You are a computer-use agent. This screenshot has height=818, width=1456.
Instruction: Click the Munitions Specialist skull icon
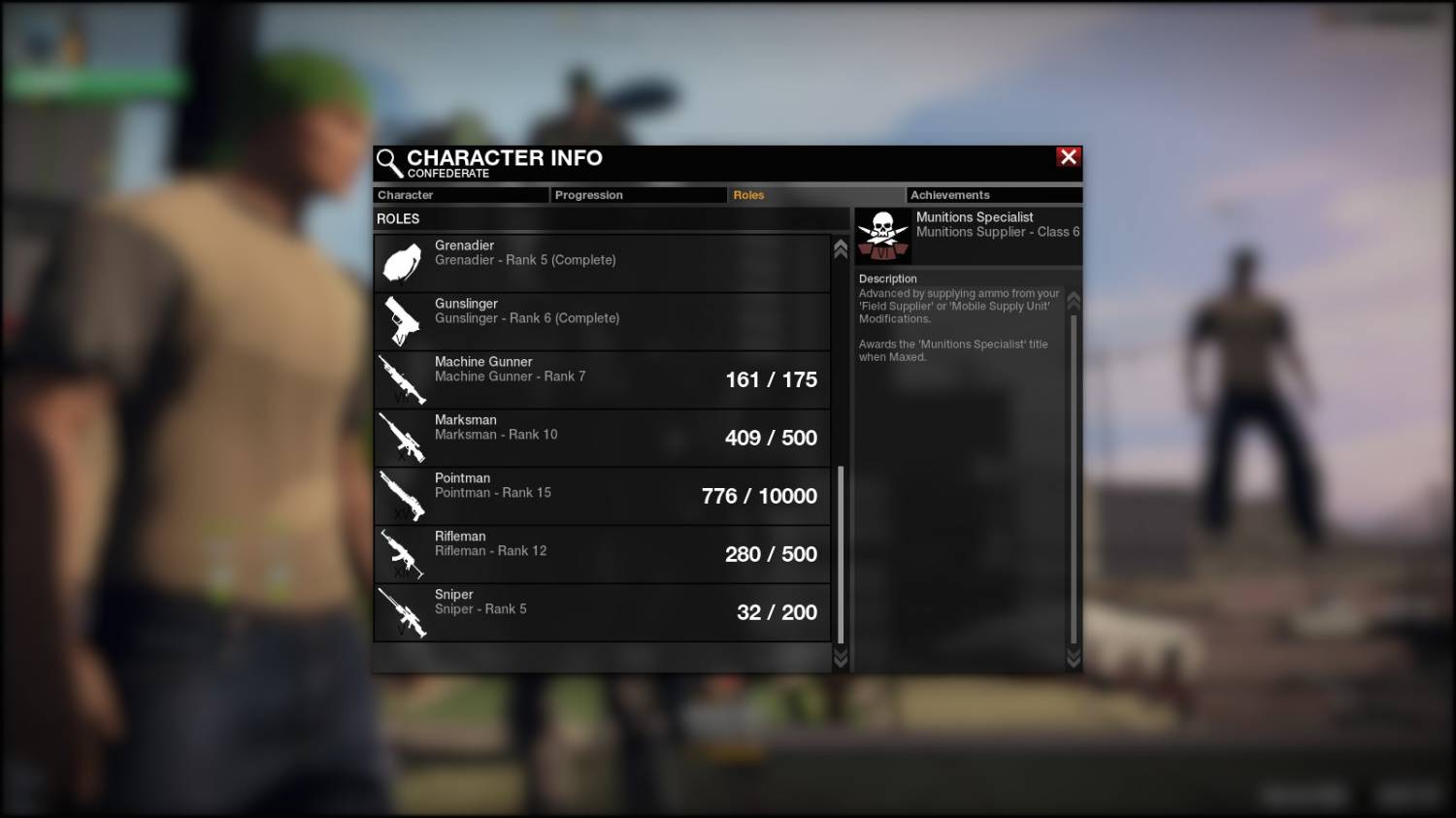click(883, 236)
